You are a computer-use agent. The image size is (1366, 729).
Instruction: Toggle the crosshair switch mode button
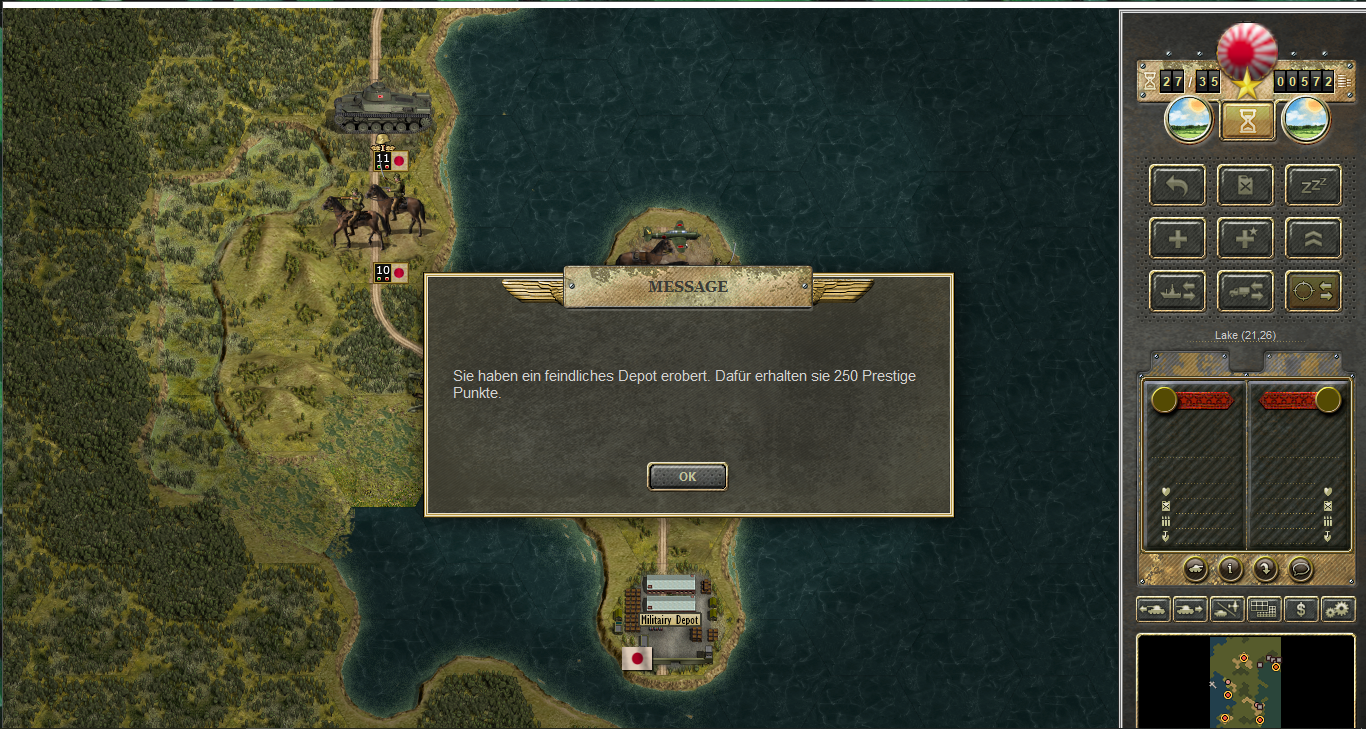point(1313,292)
